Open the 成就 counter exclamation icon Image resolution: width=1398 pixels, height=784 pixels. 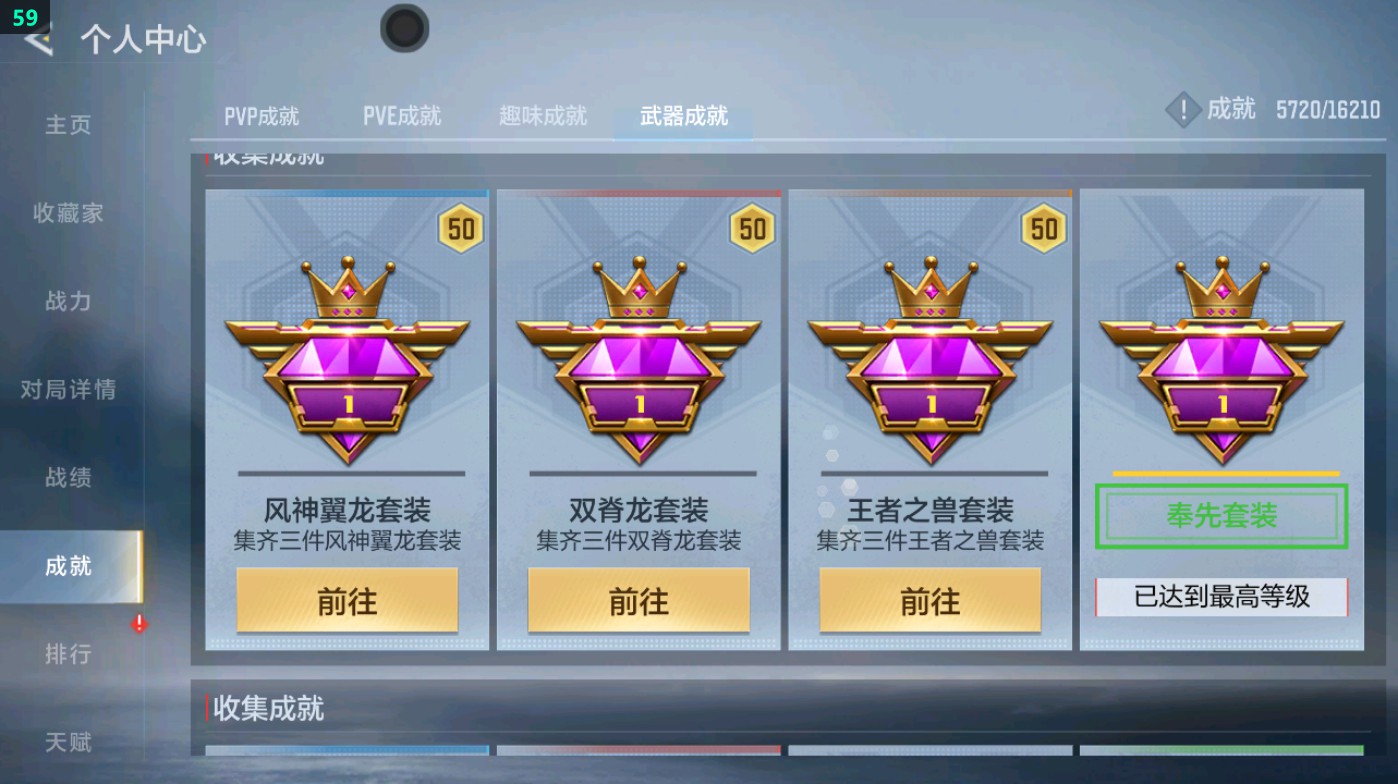click(x=1183, y=110)
